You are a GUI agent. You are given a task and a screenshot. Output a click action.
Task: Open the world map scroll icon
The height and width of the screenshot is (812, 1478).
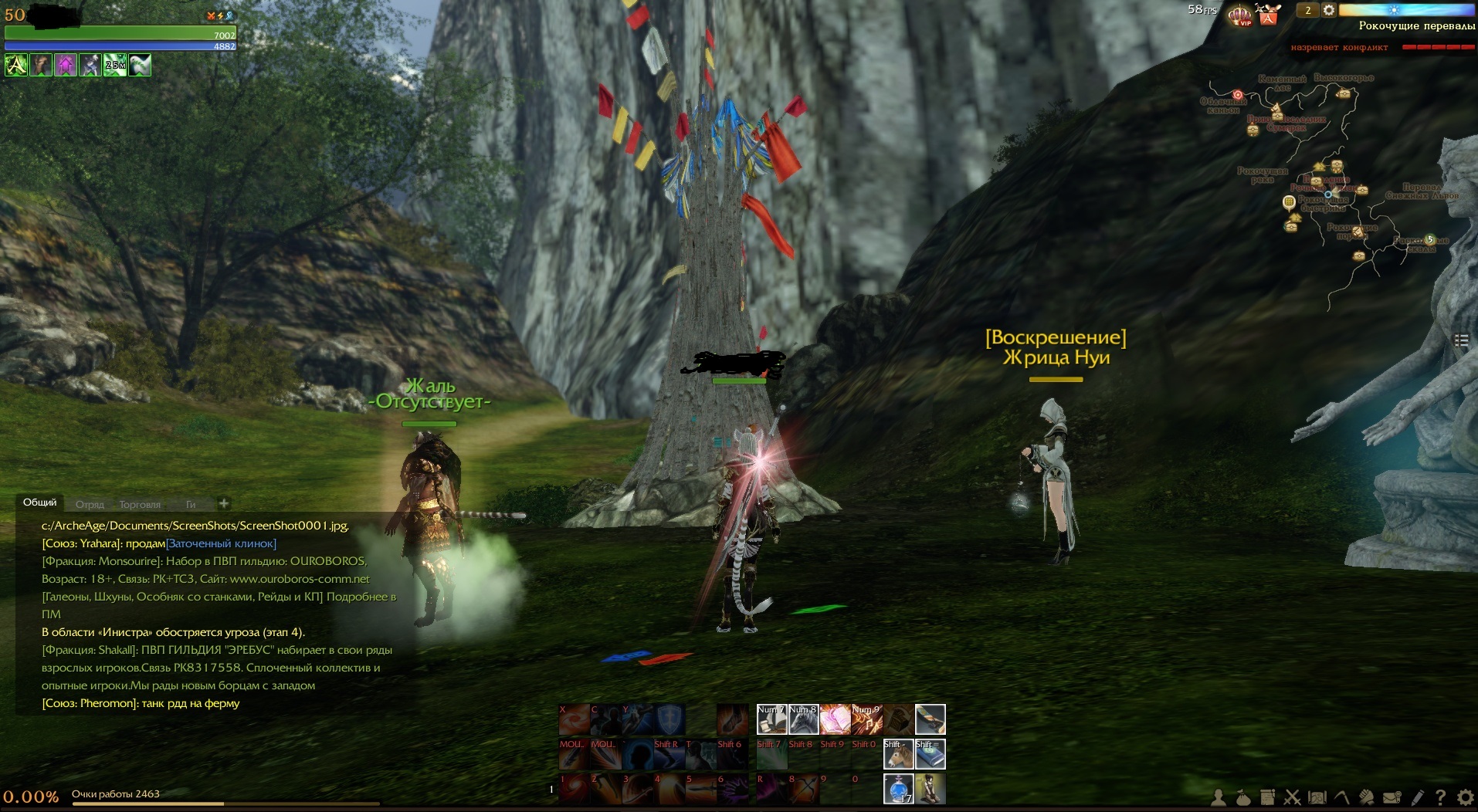pos(1317,797)
